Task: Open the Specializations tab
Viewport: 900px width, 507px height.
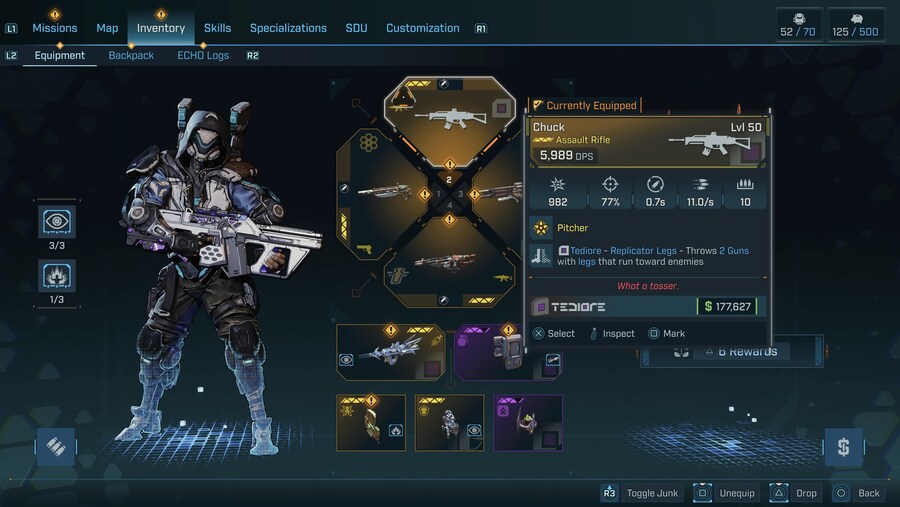Action: point(288,28)
